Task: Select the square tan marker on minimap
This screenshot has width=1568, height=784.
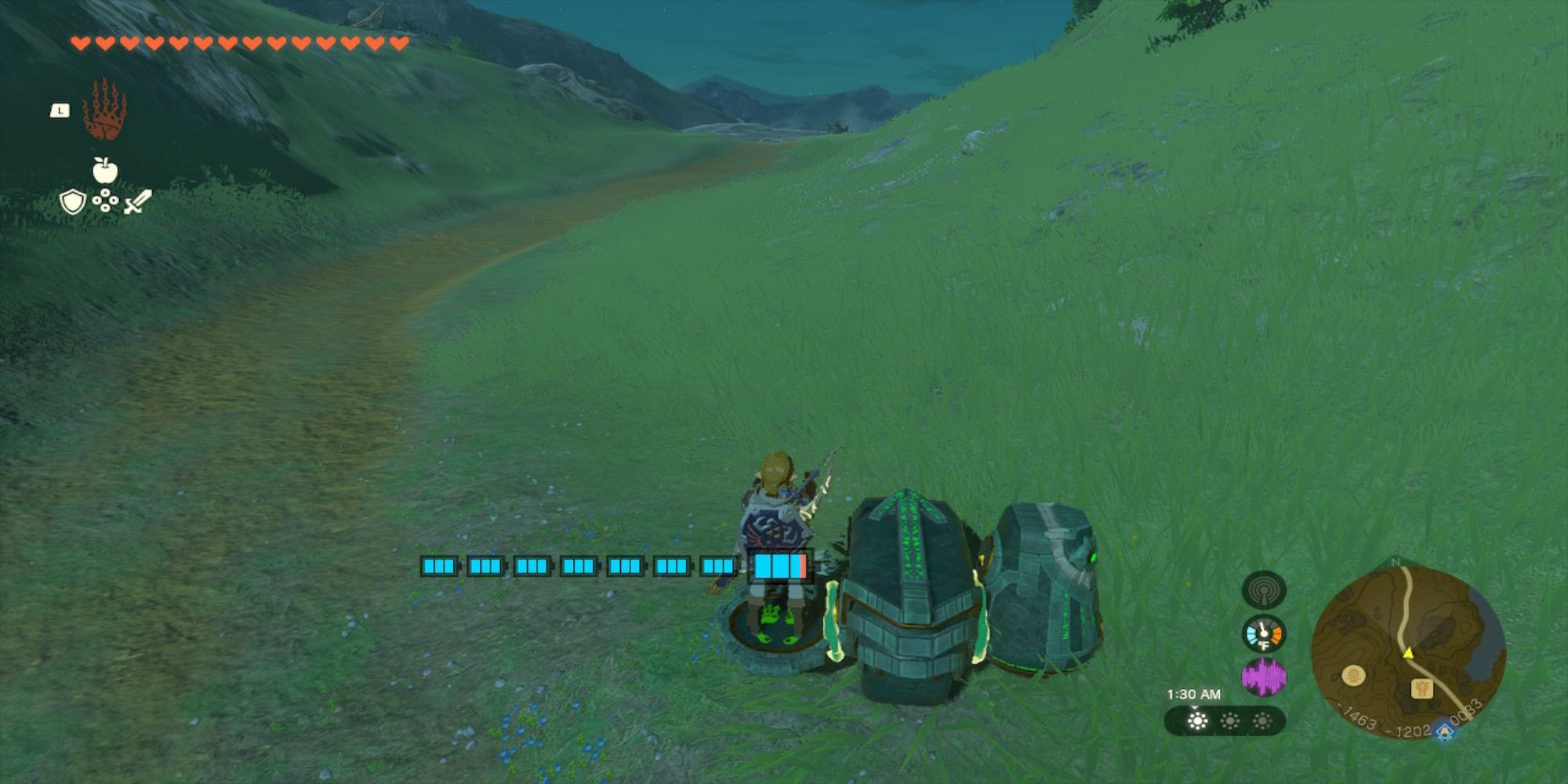Action: (x=1422, y=689)
